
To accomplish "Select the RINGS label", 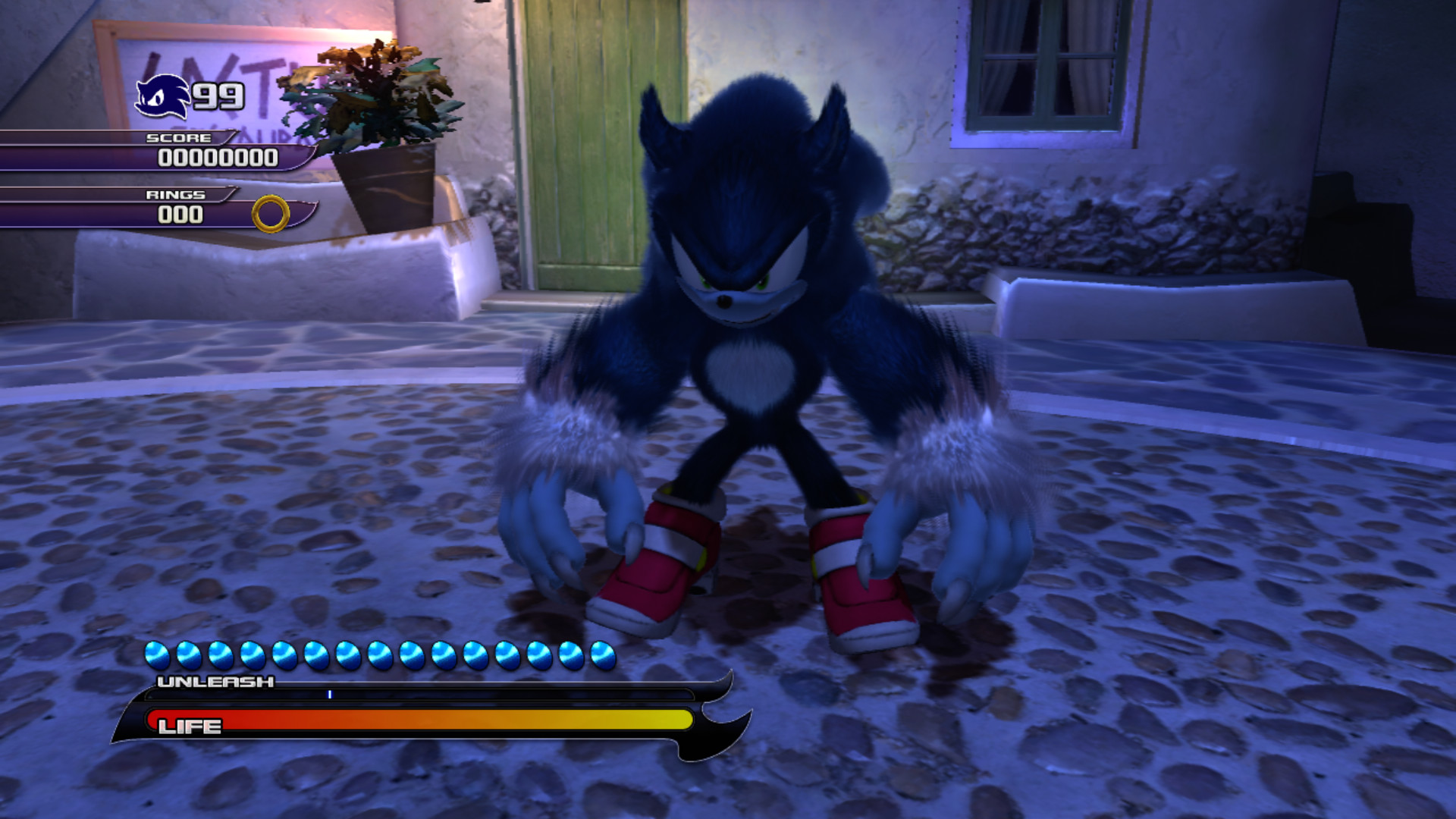I will coord(176,195).
